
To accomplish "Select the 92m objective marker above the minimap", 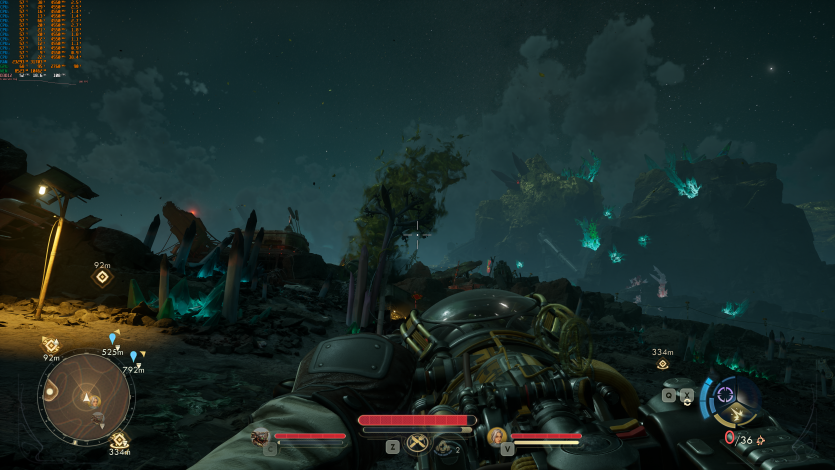I will point(50,344).
